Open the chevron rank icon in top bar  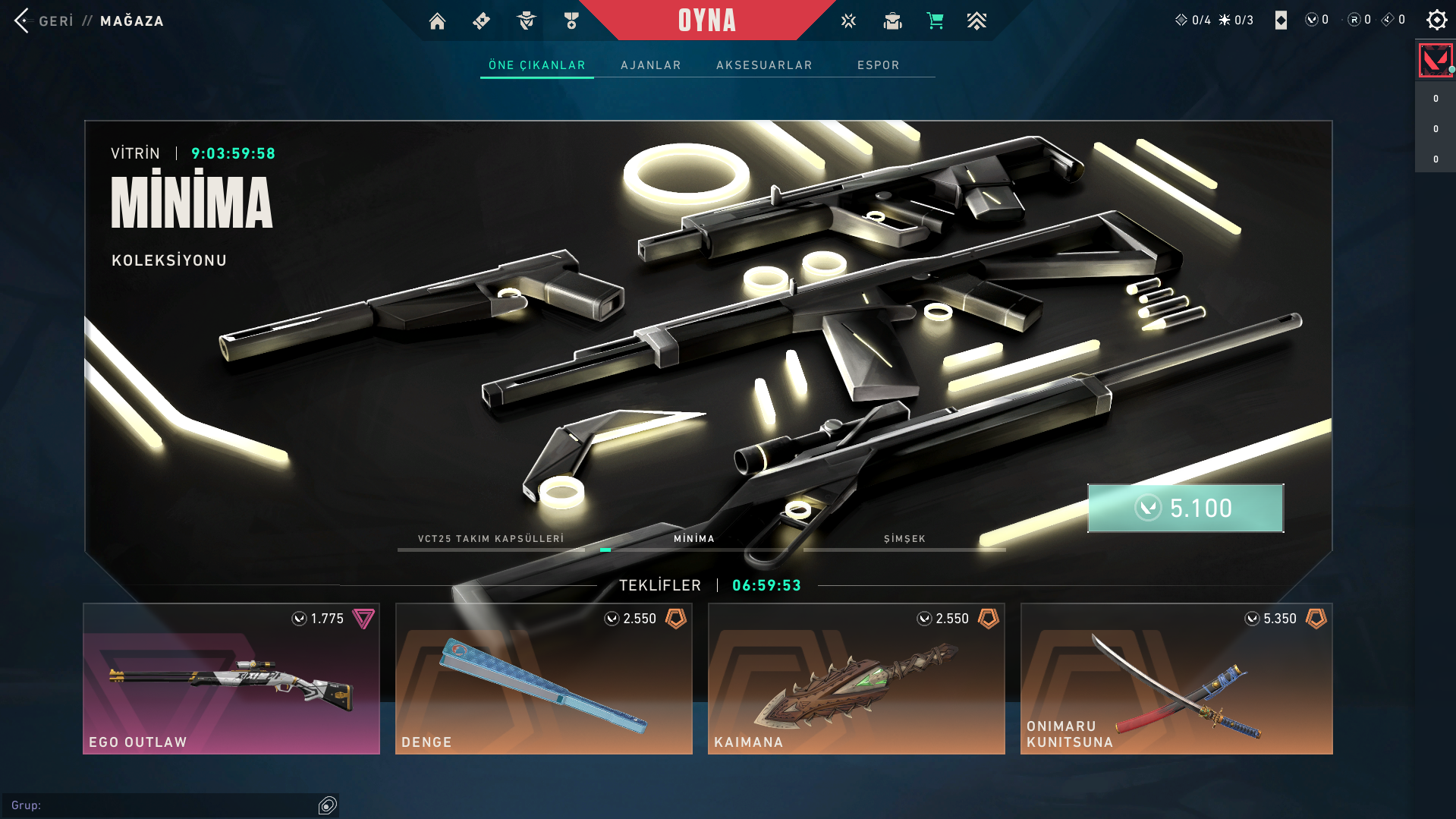pyautogui.click(x=976, y=21)
